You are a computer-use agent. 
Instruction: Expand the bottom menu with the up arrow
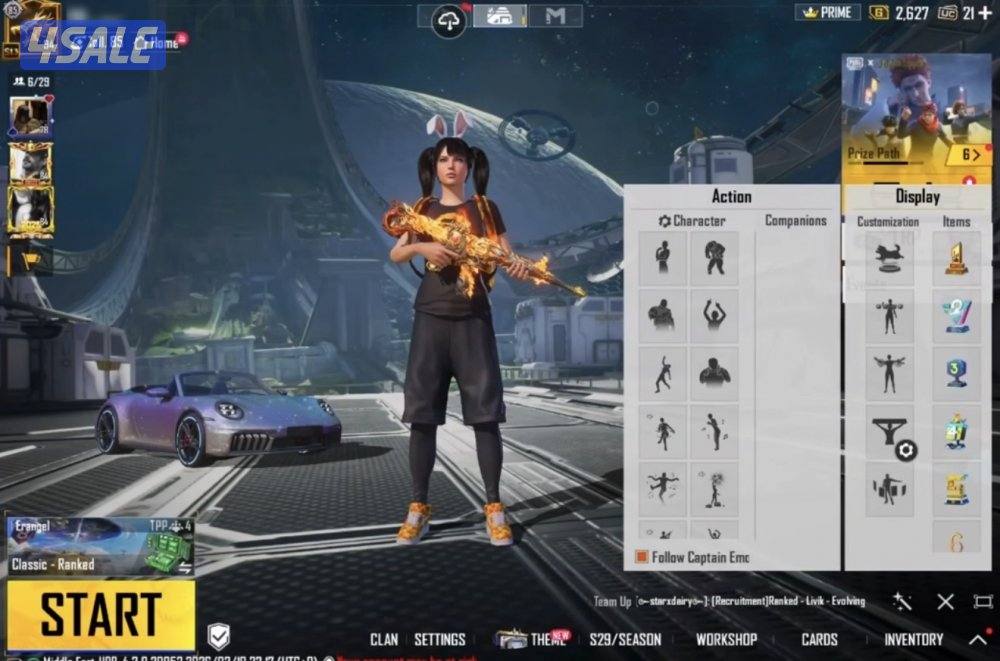click(978, 639)
